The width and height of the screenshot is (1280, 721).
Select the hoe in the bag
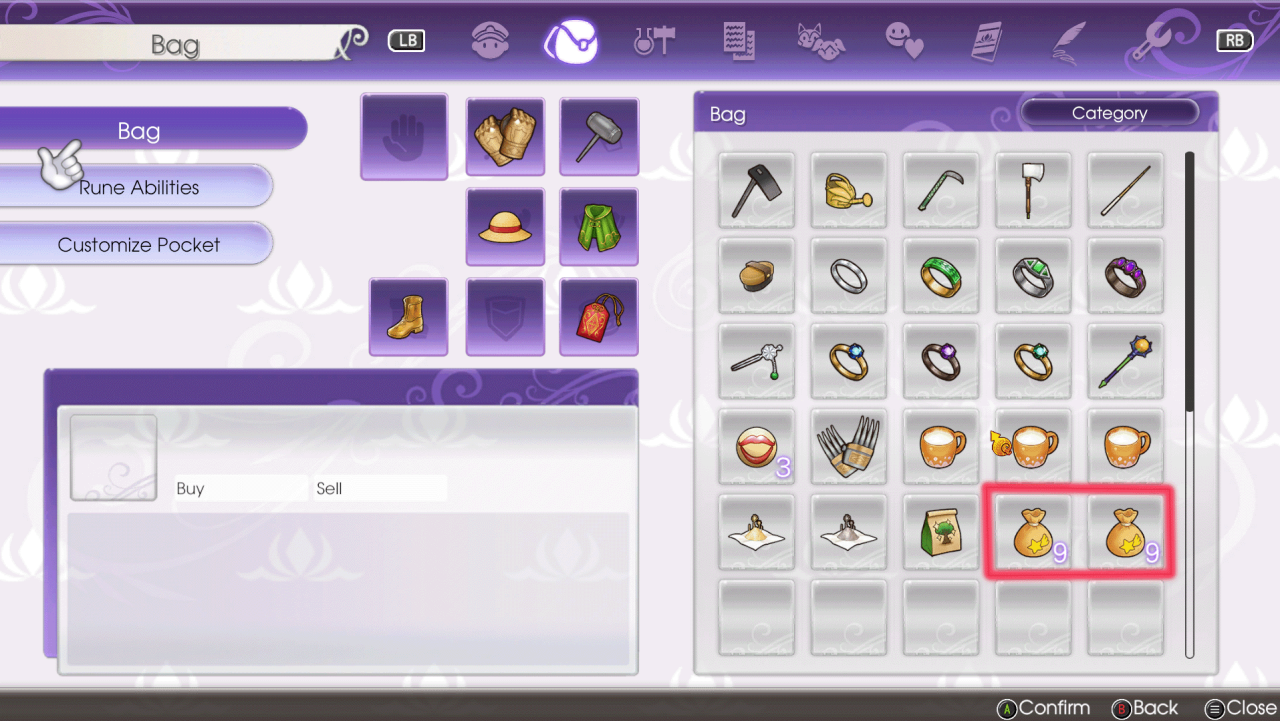tap(757, 190)
